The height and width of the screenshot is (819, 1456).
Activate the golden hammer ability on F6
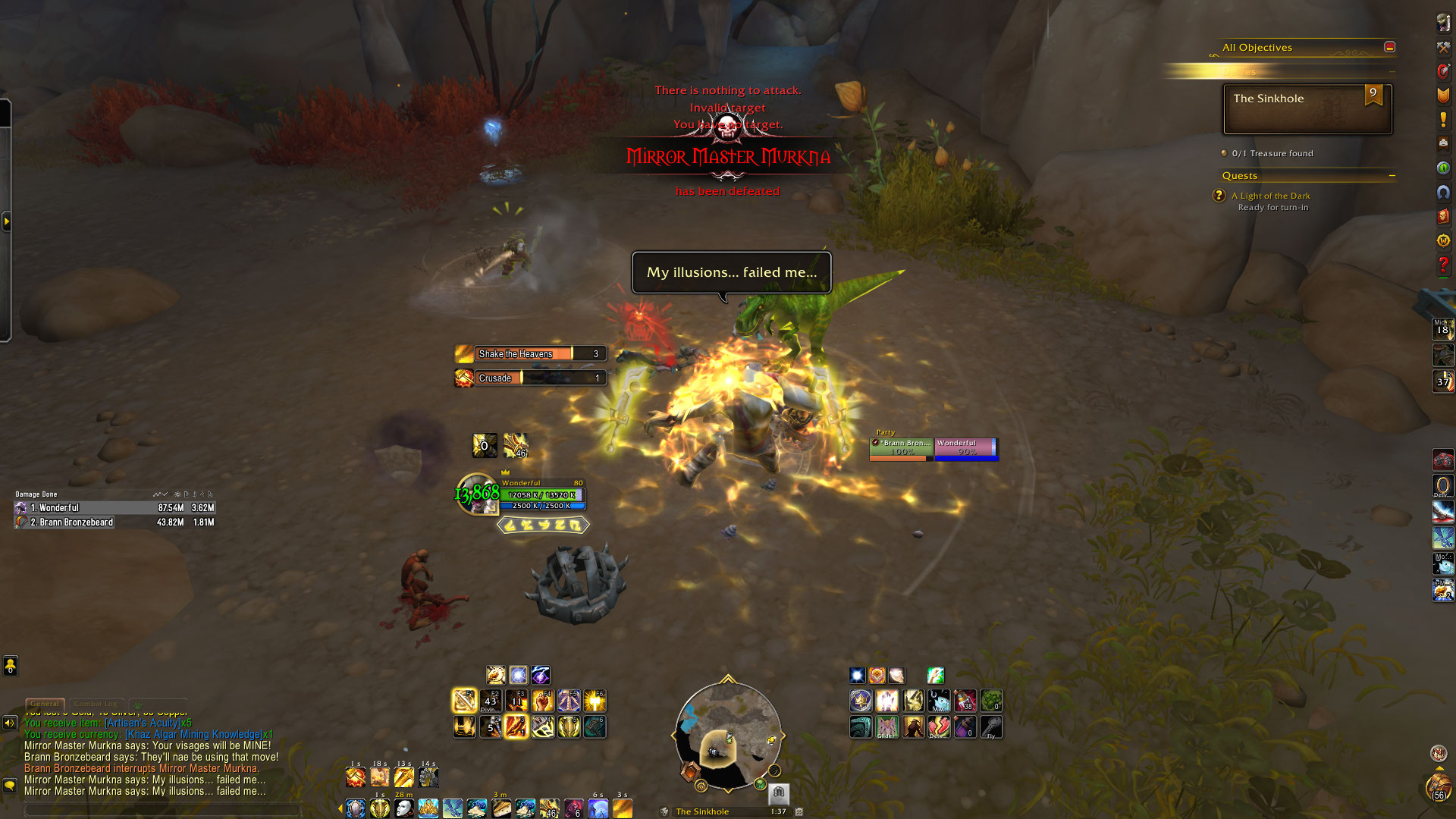[595, 700]
